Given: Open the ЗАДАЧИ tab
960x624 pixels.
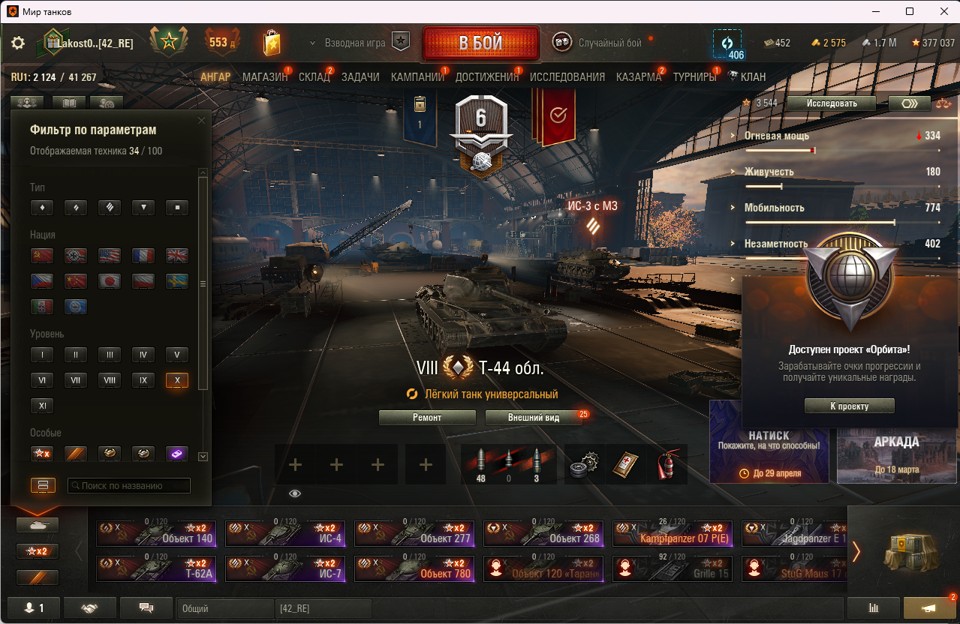Looking at the screenshot, I should 360,77.
